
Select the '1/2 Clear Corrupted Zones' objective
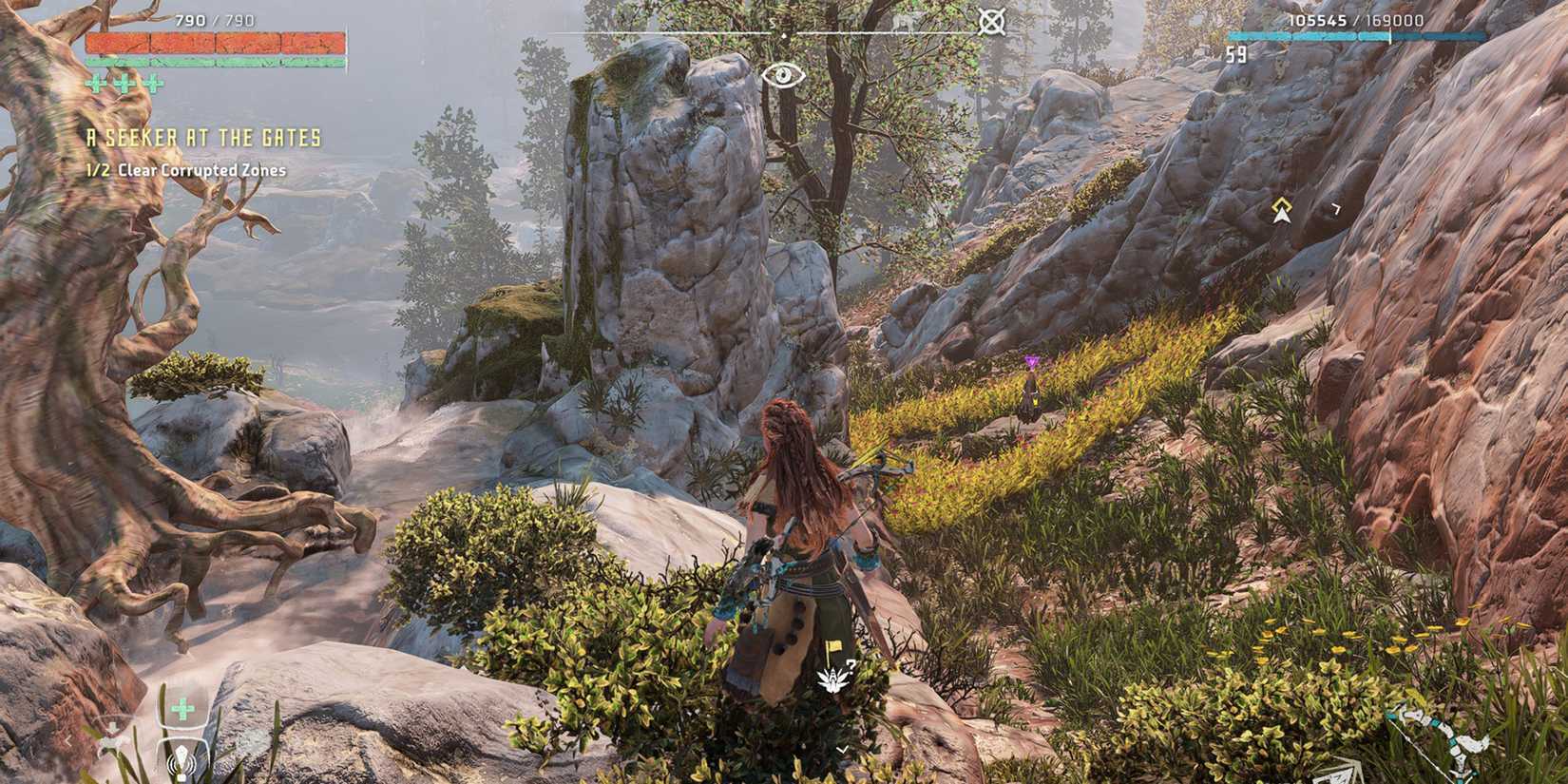[187, 171]
